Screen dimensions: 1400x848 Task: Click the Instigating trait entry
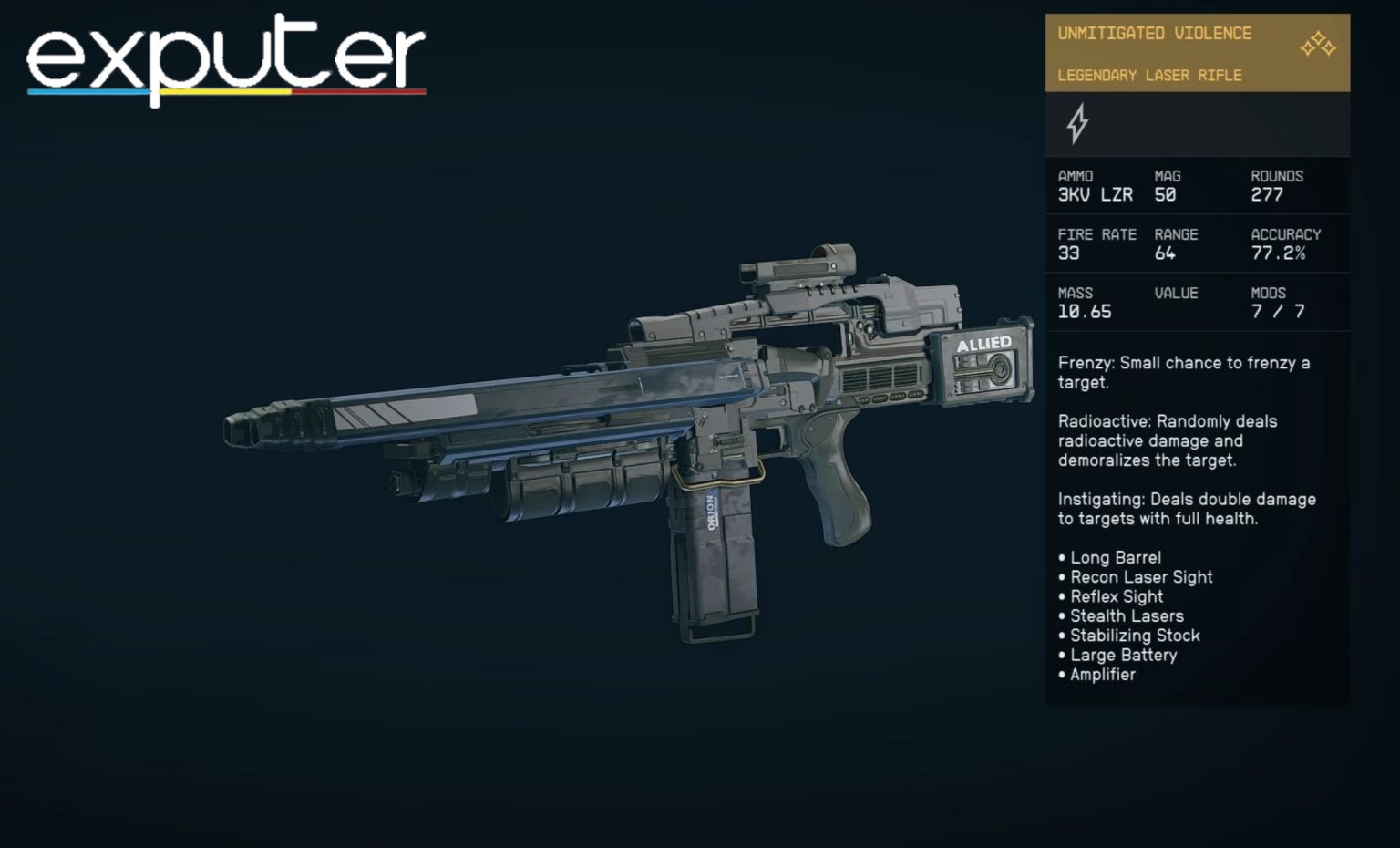pyautogui.click(x=1185, y=509)
